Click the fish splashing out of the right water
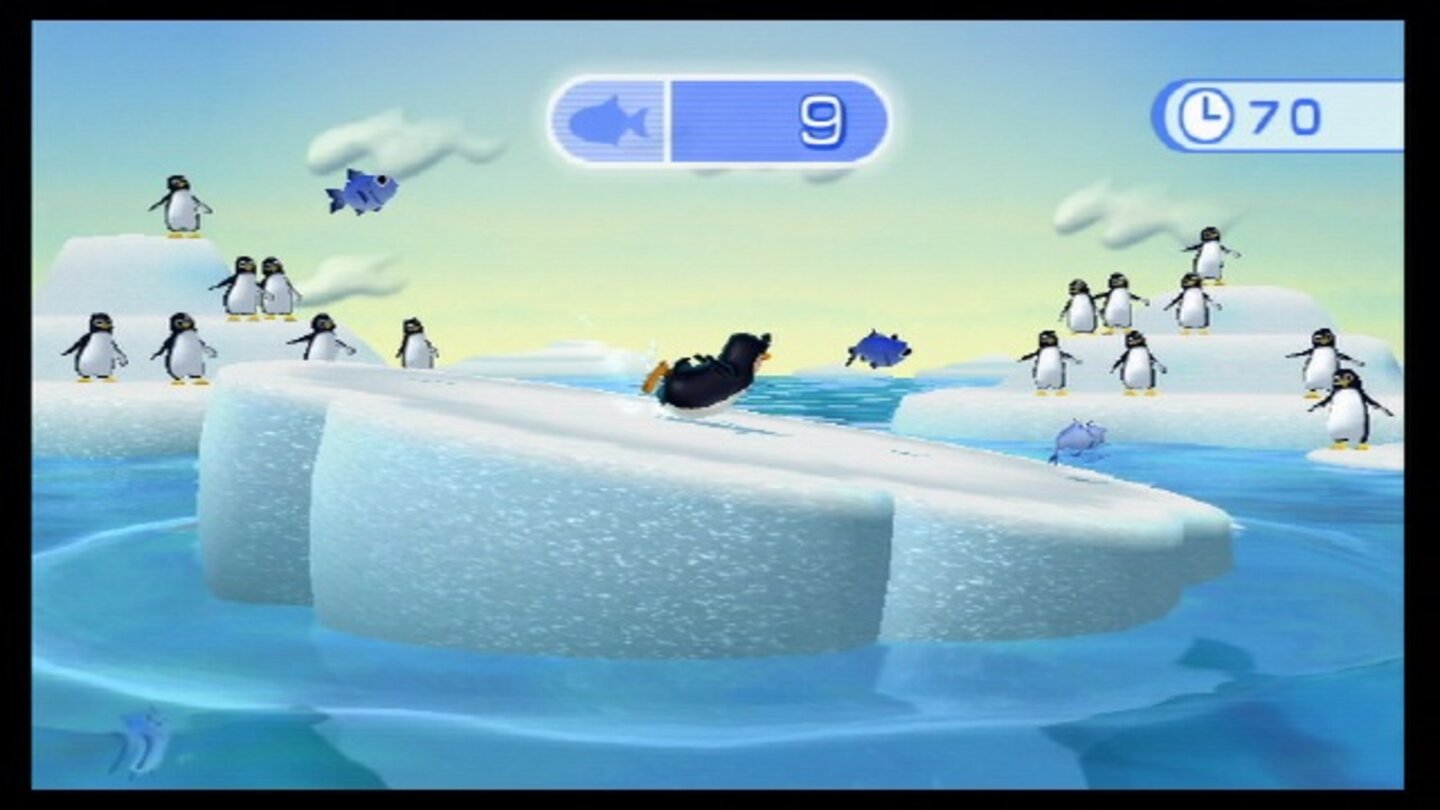Screen dimensions: 1440x810 click(x=1078, y=438)
